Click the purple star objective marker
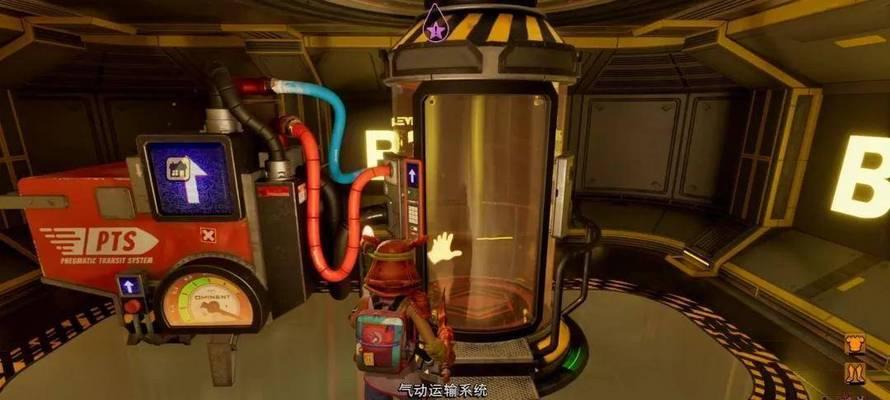The height and width of the screenshot is (400, 890). click(x=436, y=26)
